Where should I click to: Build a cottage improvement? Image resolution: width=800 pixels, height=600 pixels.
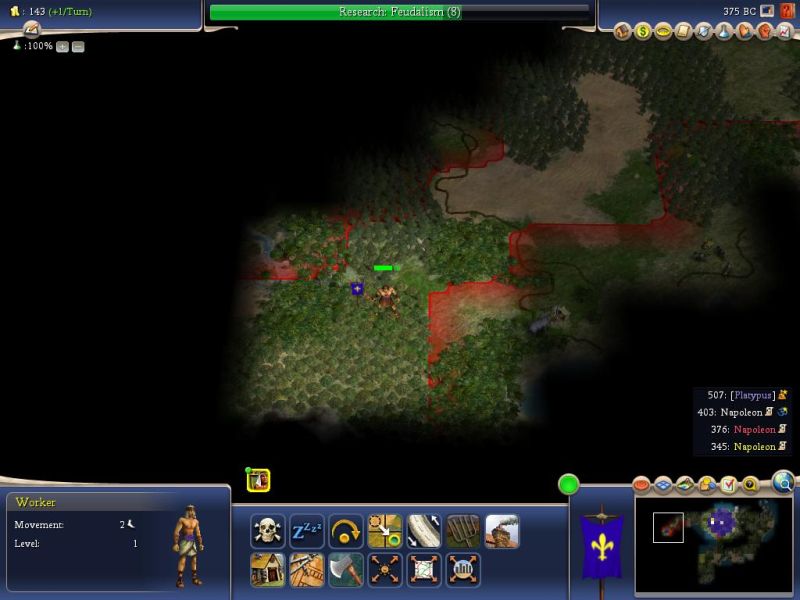(x=268, y=570)
